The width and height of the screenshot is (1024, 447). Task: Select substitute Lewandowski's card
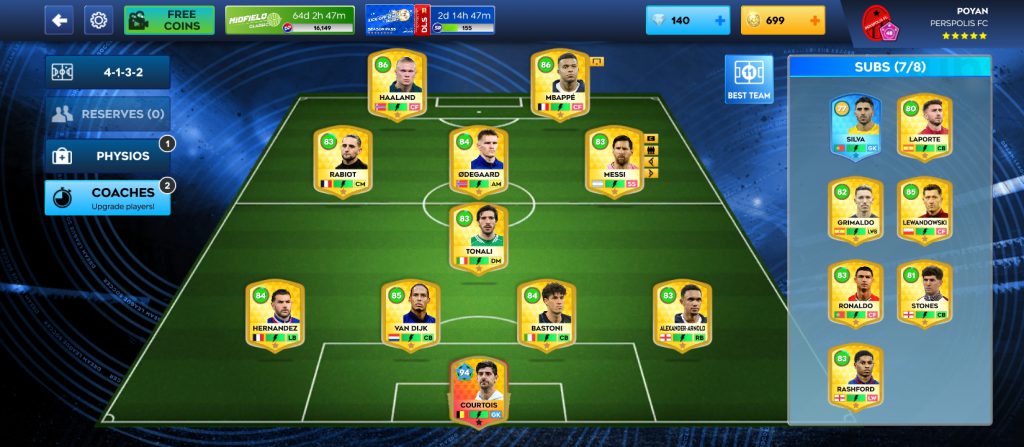tap(924, 211)
